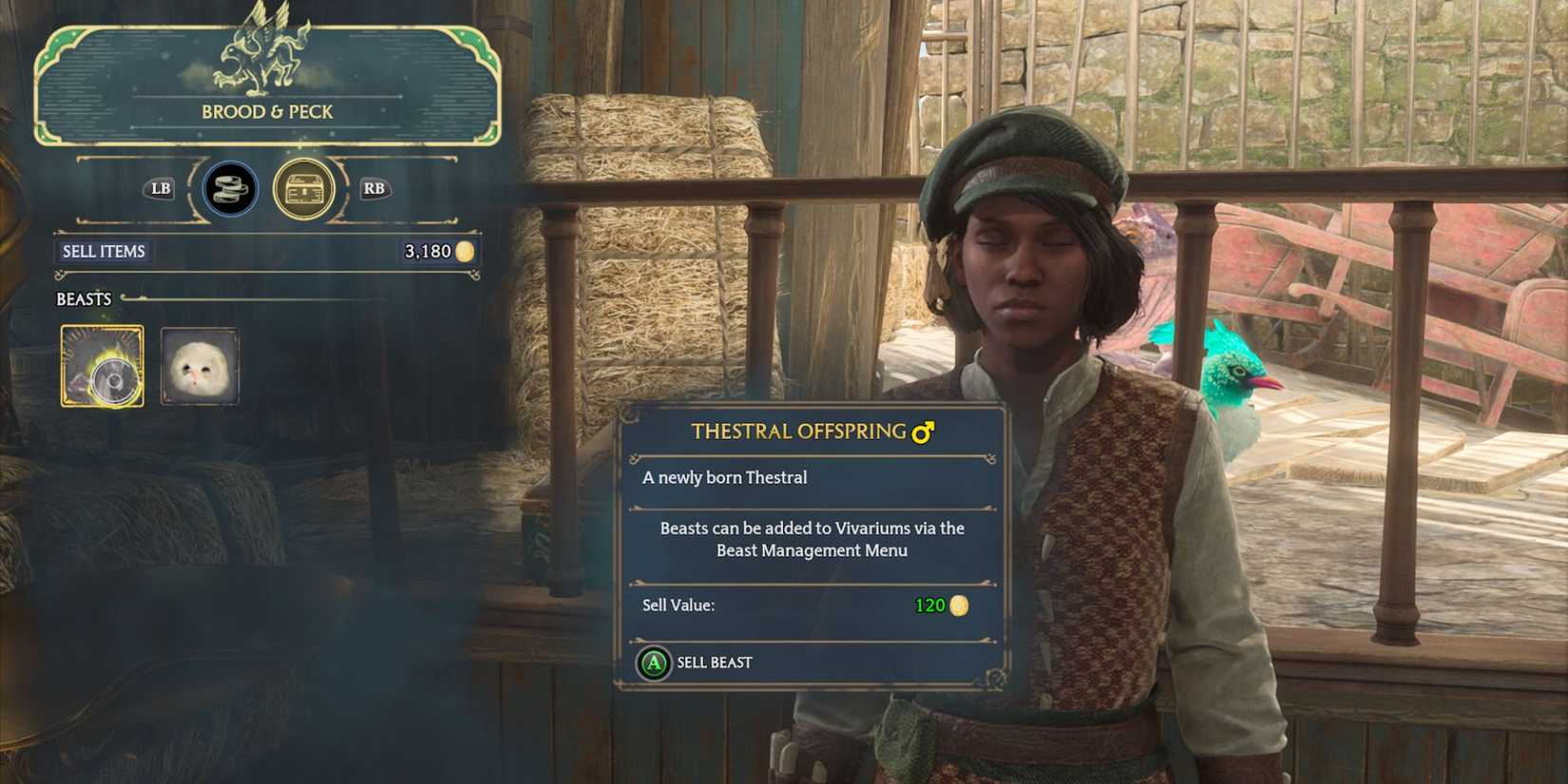Click the BEASTS section heading
This screenshot has width=1568, height=784.
coord(83,298)
